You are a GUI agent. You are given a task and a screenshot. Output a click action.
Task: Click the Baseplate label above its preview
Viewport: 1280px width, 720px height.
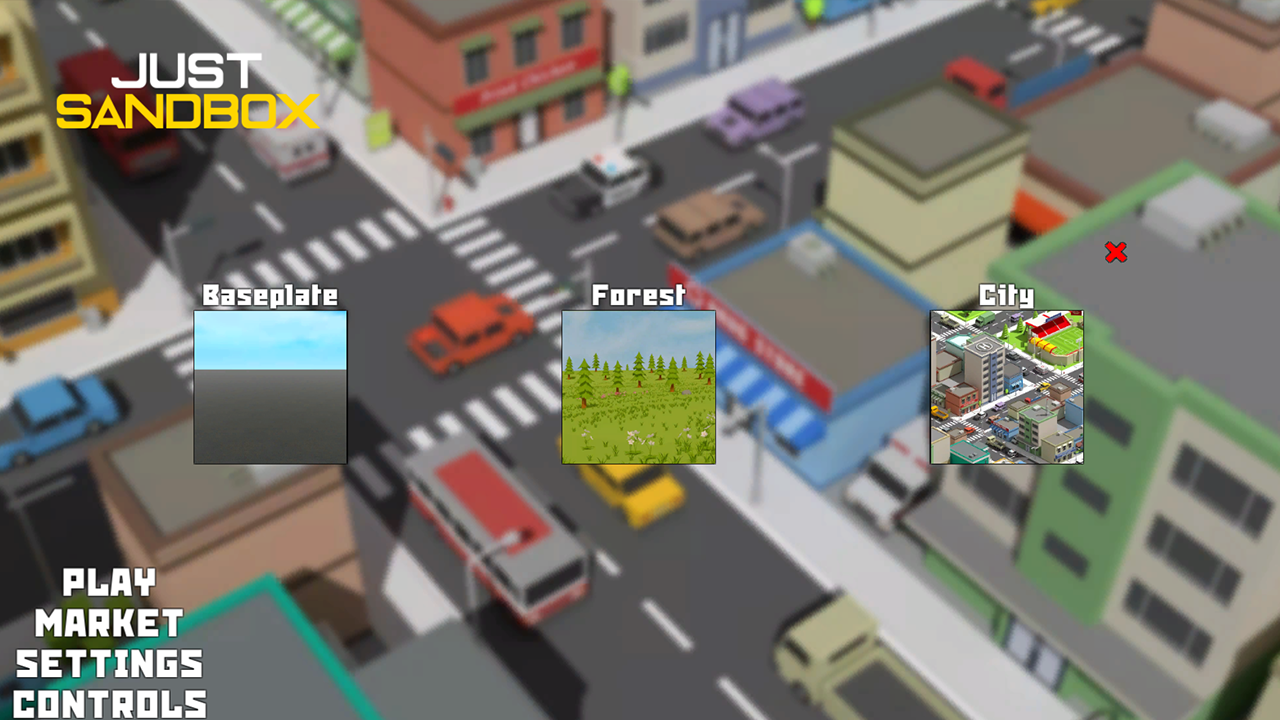point(270,295)
